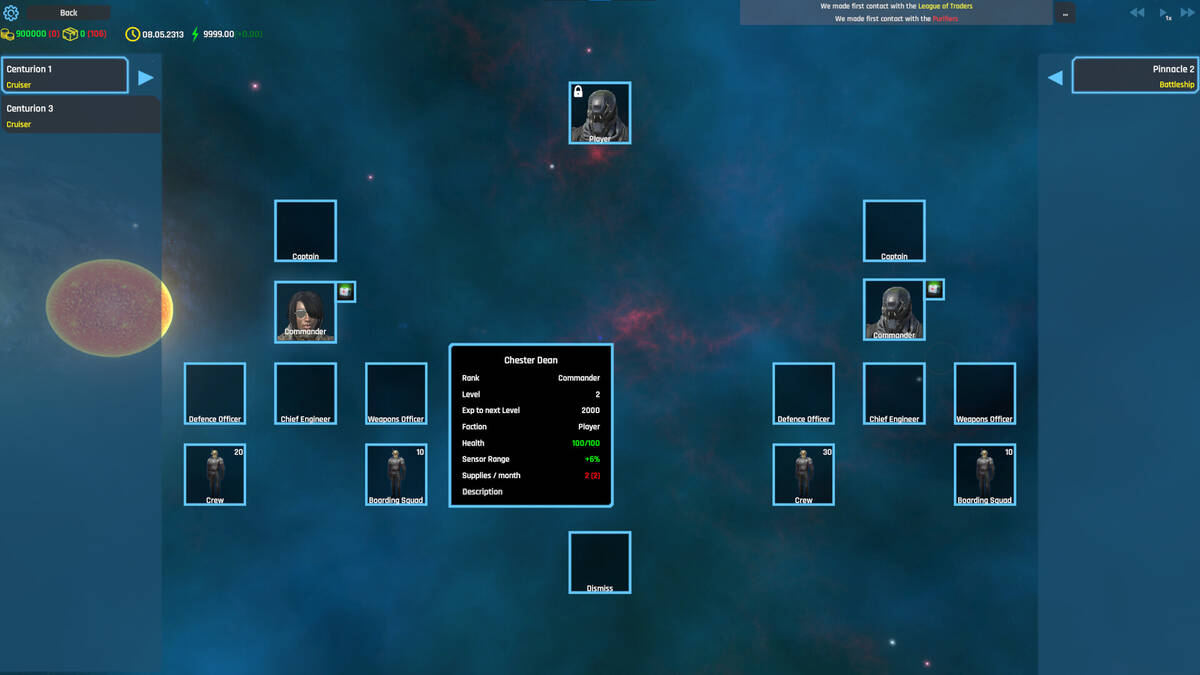Choose the Centurion 3 cruiser row

[80, 115]
